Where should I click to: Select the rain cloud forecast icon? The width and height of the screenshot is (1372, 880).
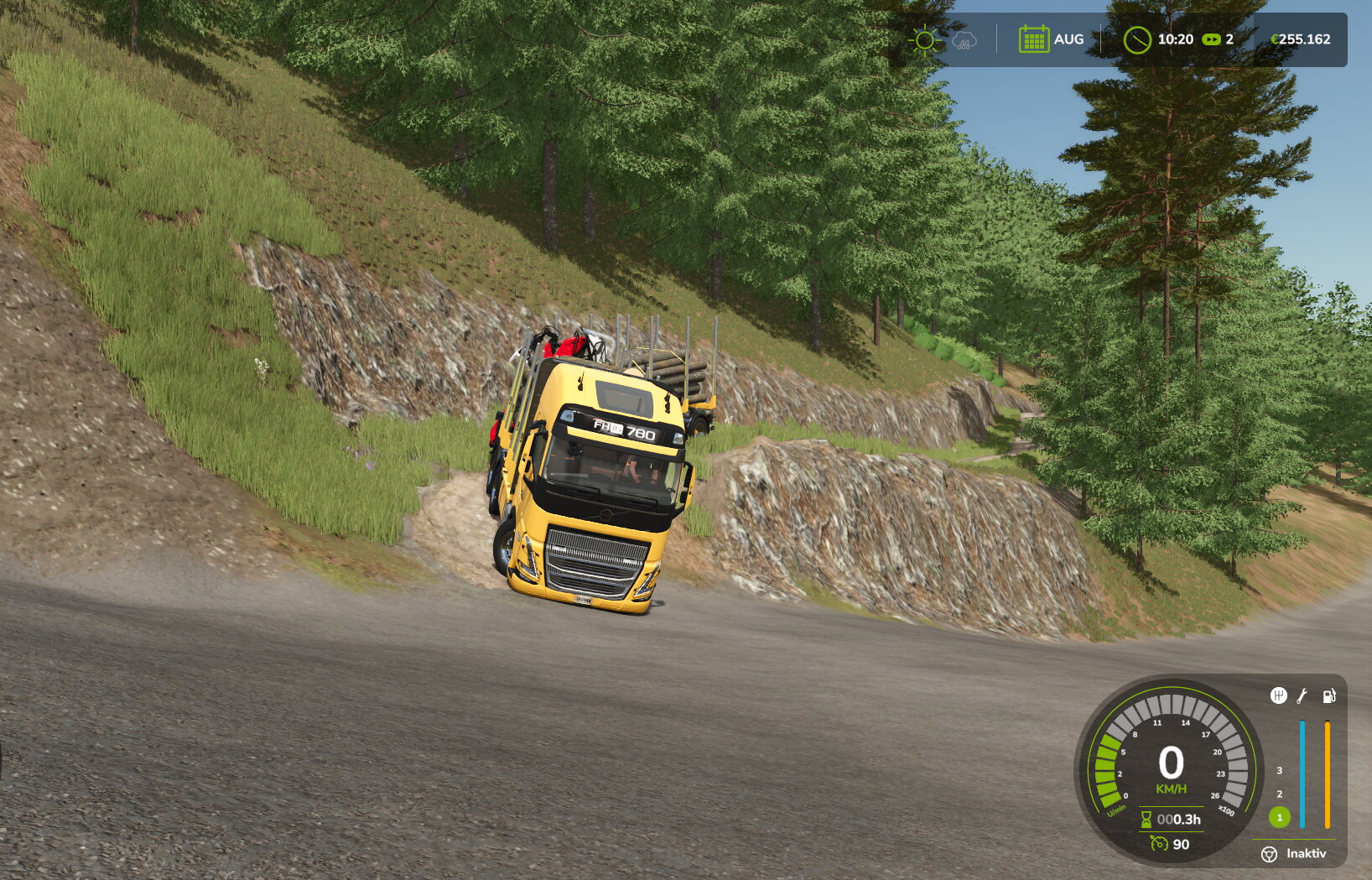click(x=964, y=40)
